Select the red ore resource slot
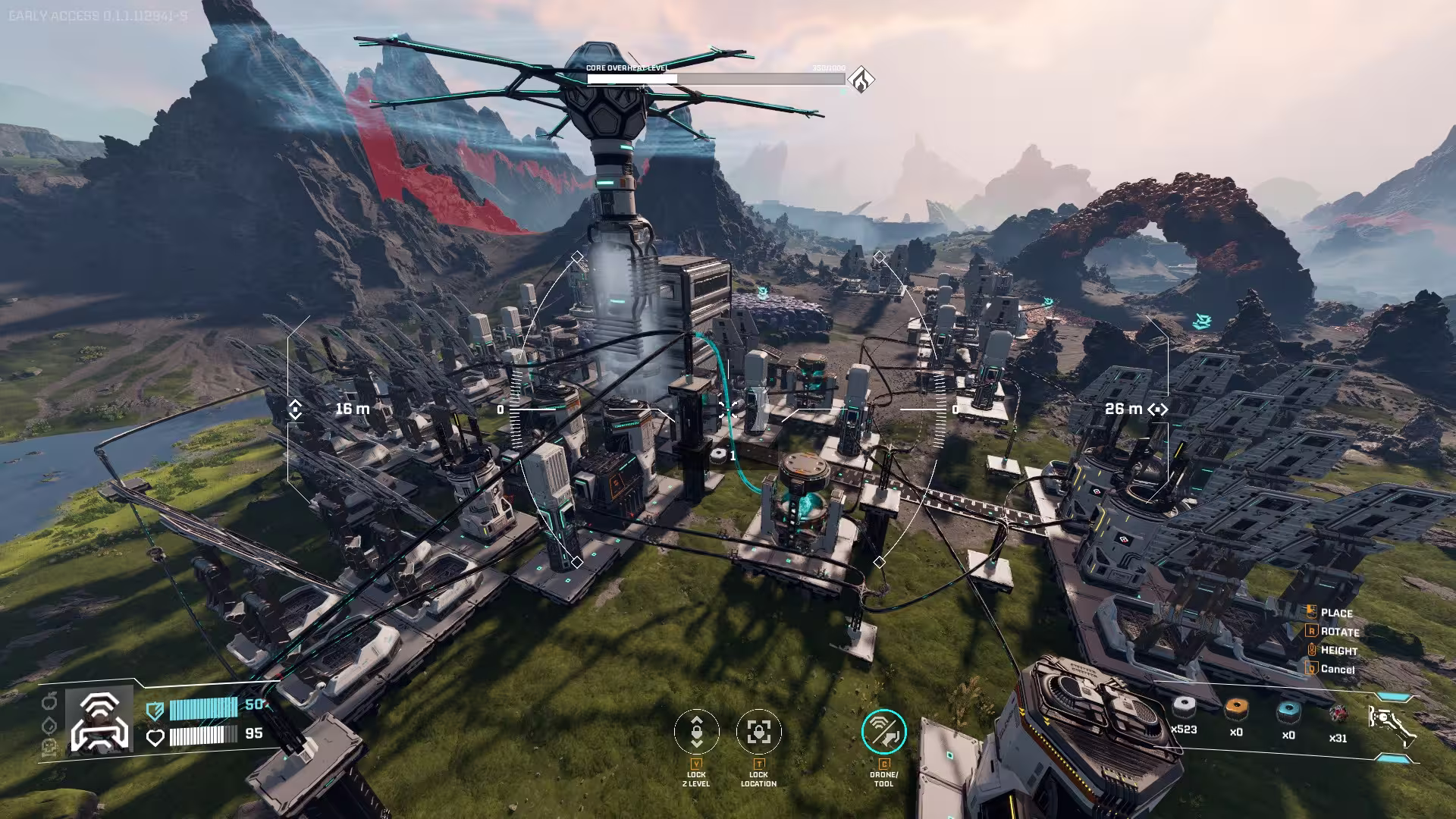Image resolution: width=1456 pixels, height=819 pixels. (1338, 714)
